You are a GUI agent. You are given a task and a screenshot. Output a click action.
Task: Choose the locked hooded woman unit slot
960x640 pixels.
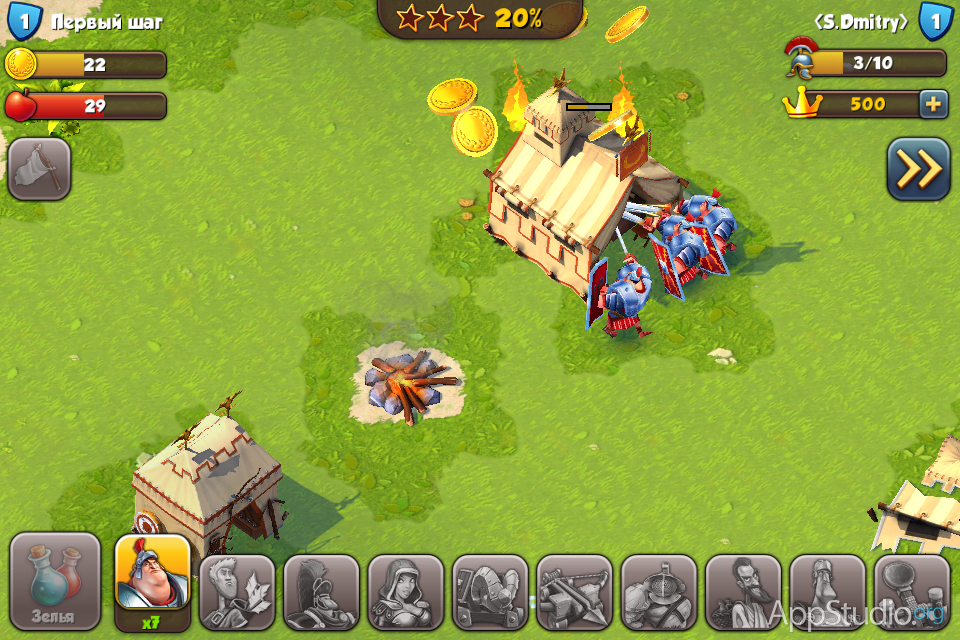(405, 592)
